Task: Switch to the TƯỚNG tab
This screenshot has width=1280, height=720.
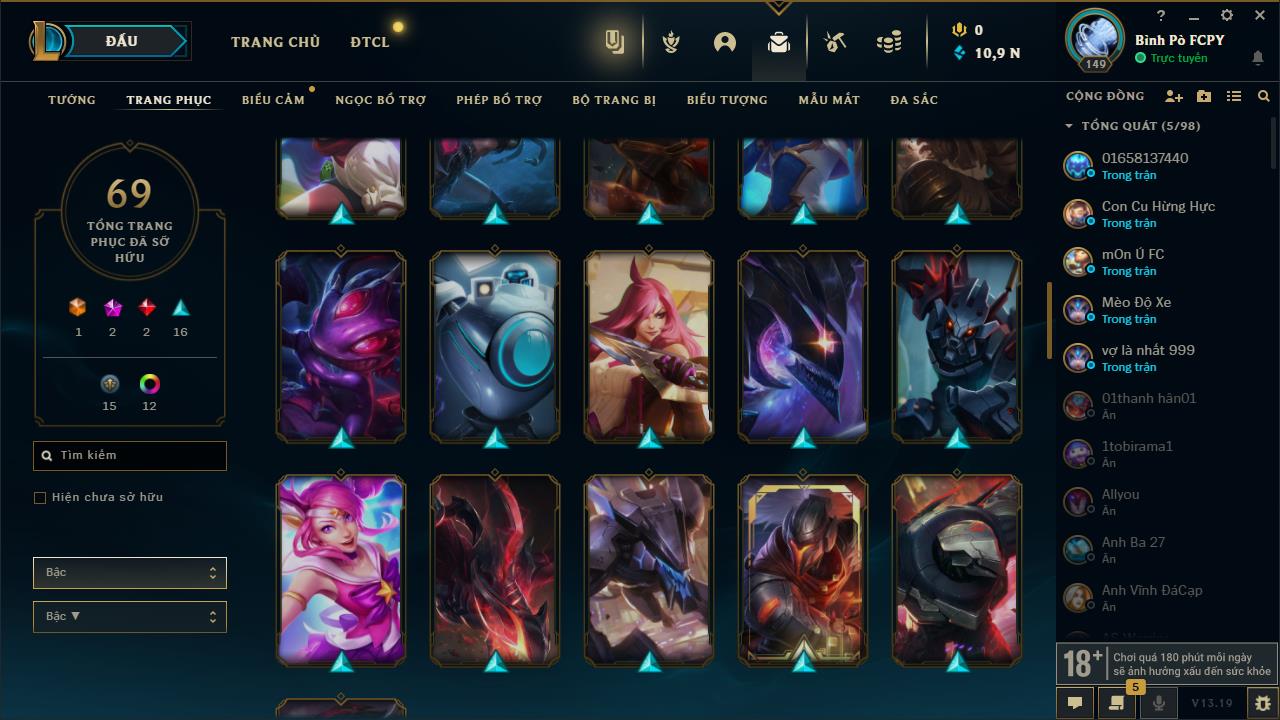Action: (72, 100)
